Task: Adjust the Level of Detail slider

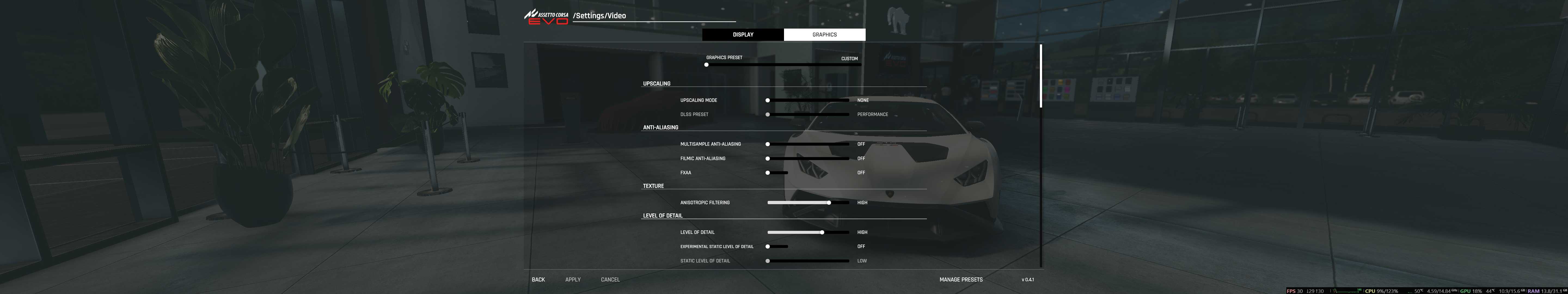Action: (808, 232)
